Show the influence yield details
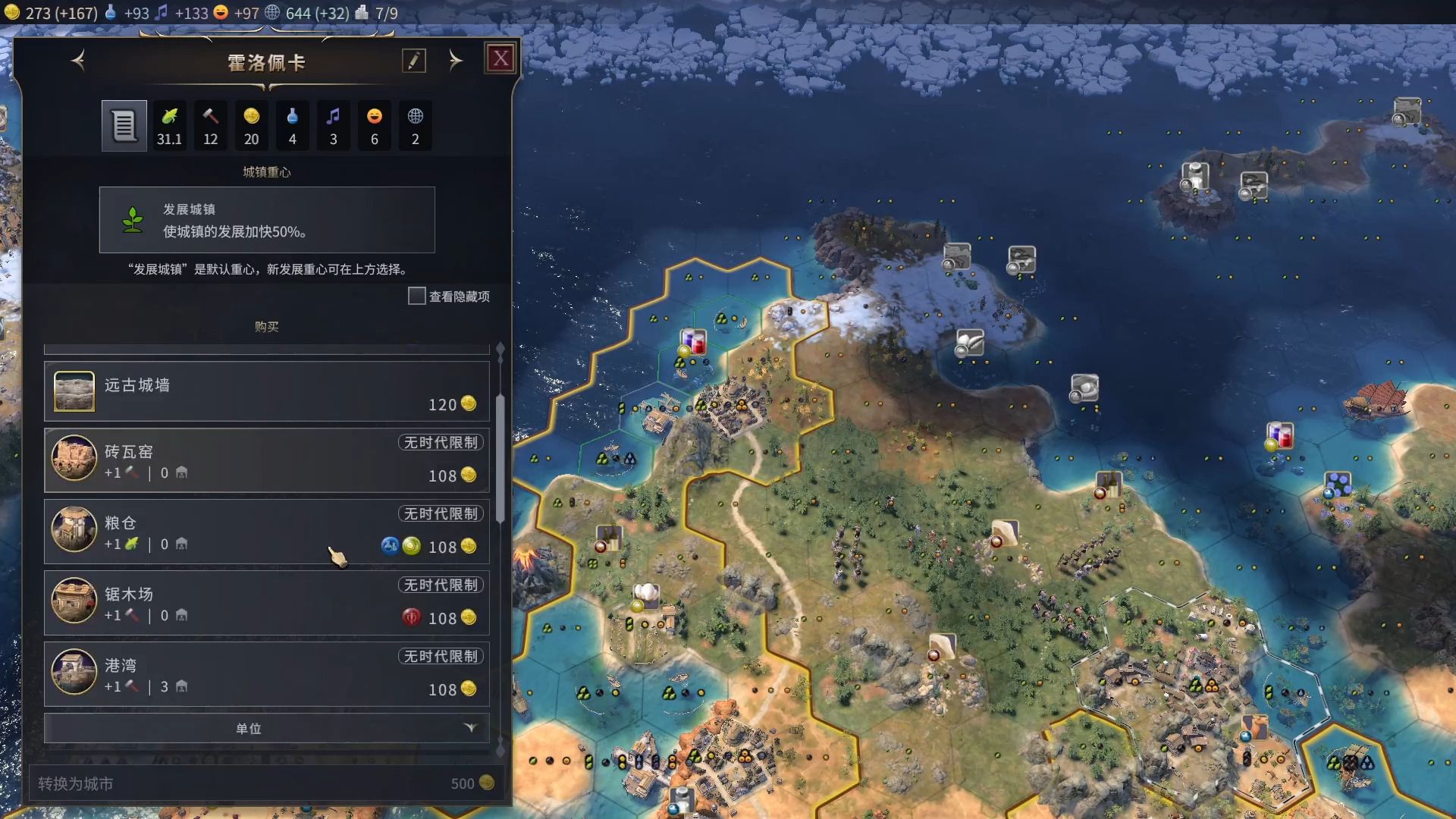Viewport: 1456px width, 819px height. [x=415, y=126]
